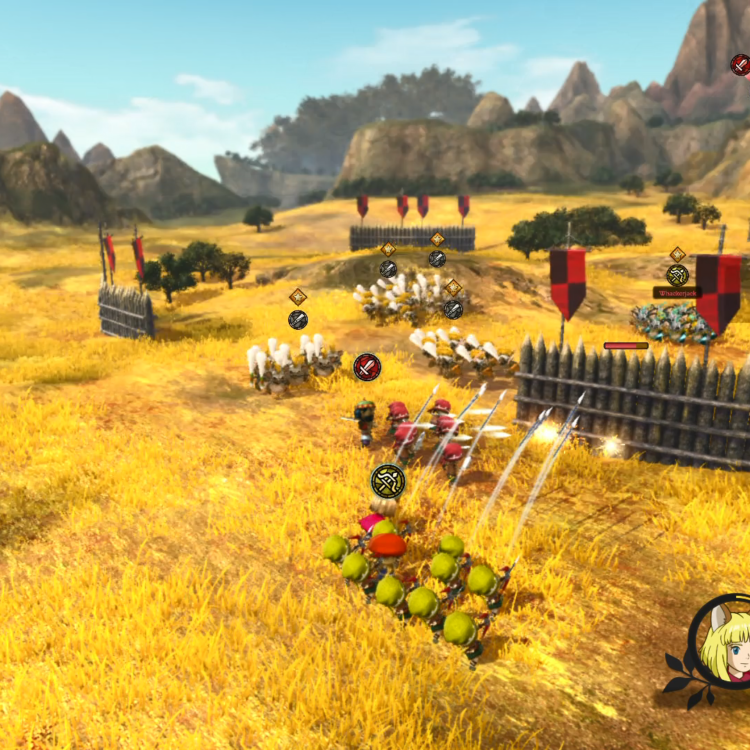Select the red sword enemy squad marker
Viewport: 750px width, 750px height.
coord(367,367)
